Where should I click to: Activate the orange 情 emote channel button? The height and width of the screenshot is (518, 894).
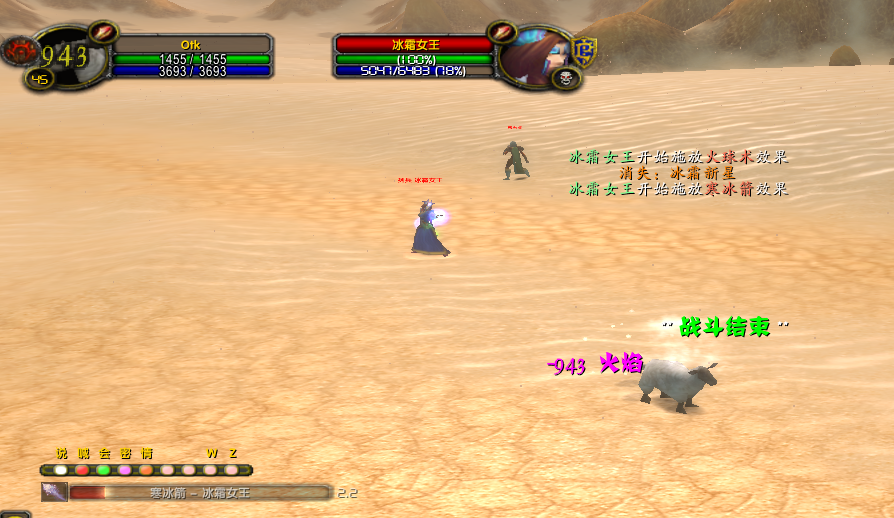click(146, 470)
